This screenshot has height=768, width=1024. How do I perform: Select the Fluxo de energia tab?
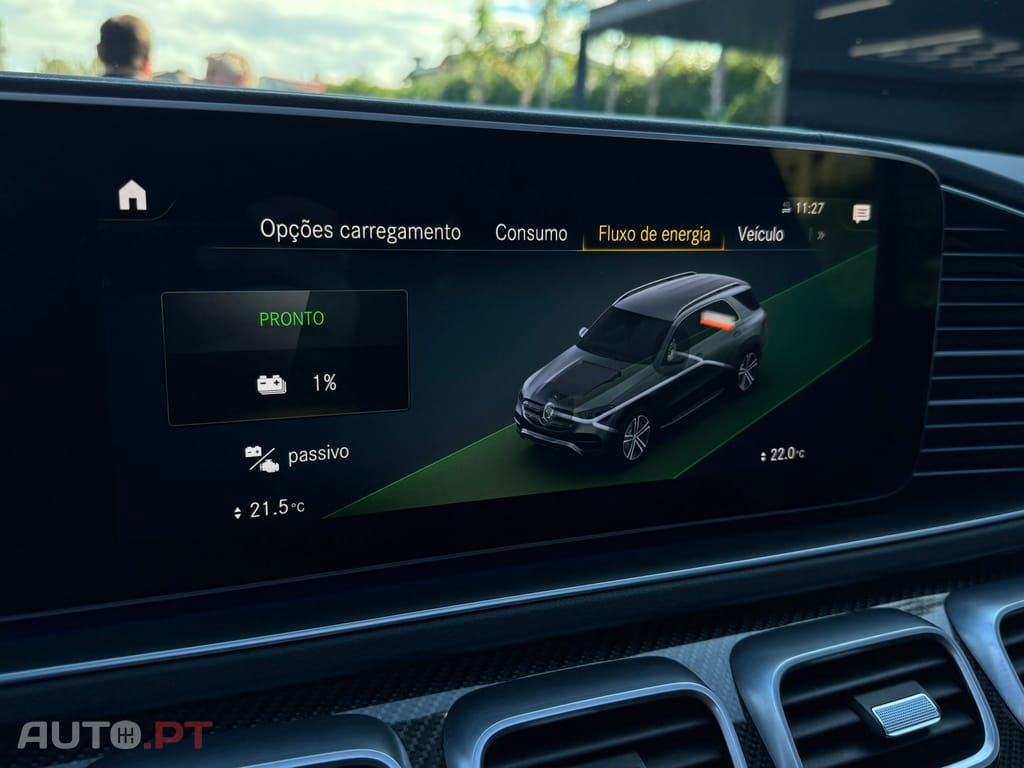pyautogui.click(x=654, y=234)
